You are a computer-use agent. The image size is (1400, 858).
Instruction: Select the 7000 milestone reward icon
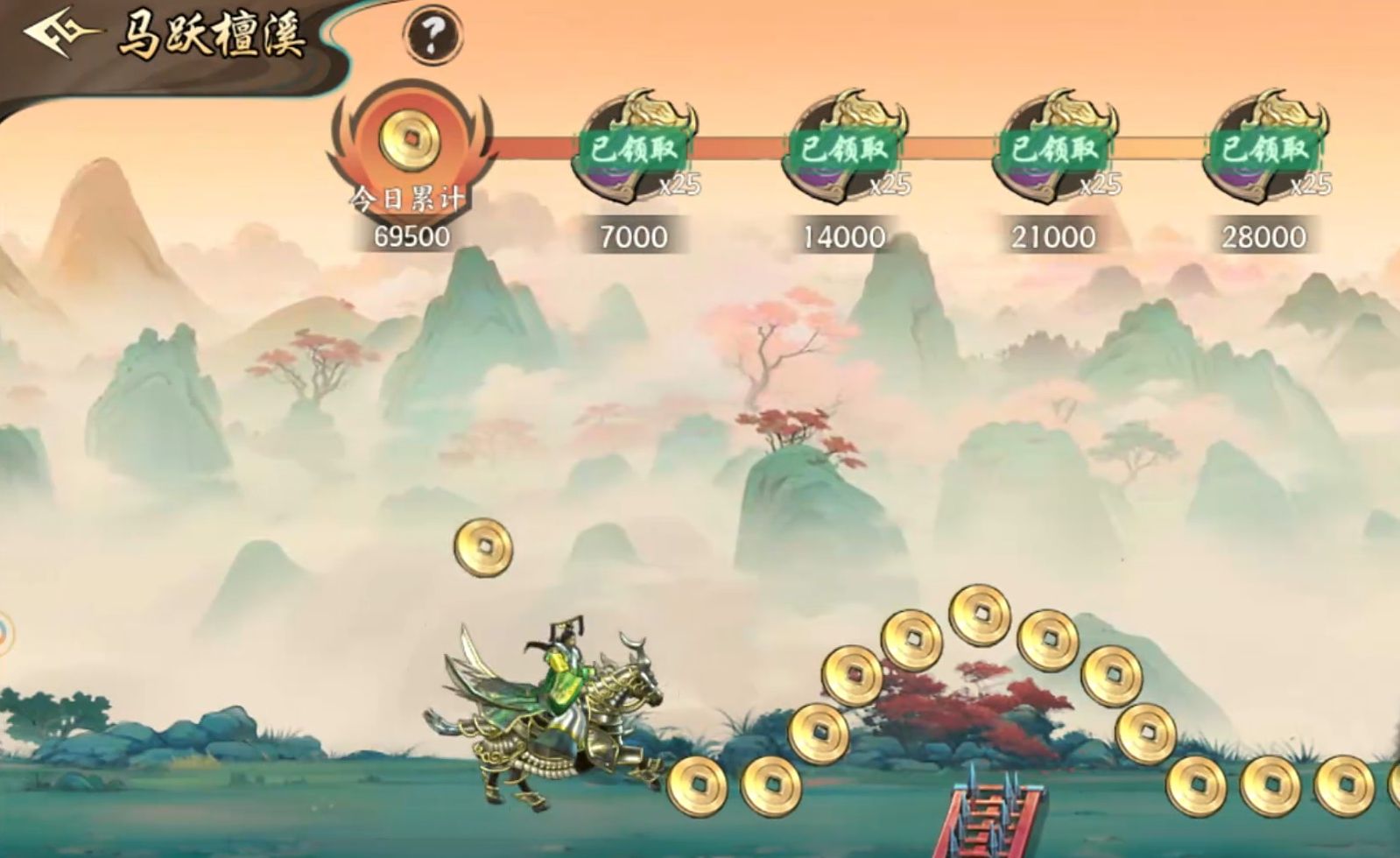[x=635, y=148]
